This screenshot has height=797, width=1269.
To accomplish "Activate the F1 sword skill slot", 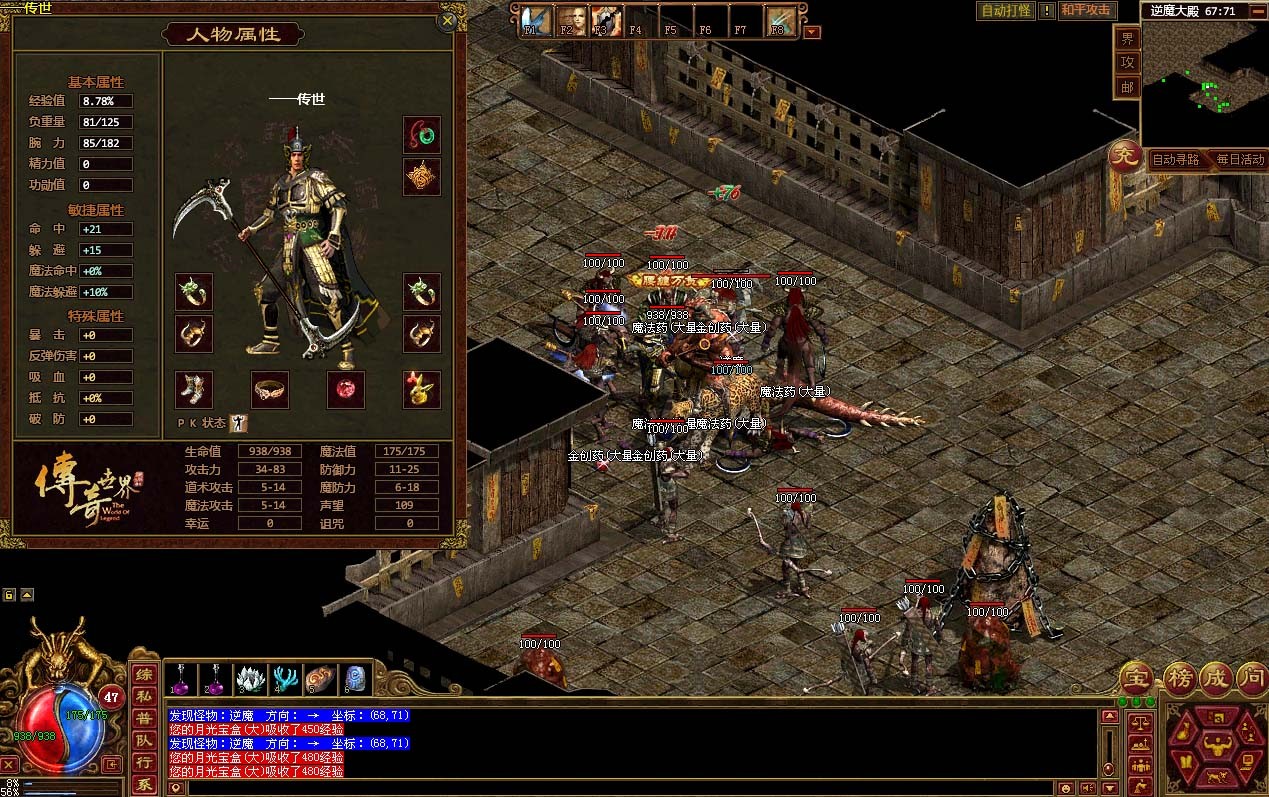I will pyautogui.click(x=535, y=21).
